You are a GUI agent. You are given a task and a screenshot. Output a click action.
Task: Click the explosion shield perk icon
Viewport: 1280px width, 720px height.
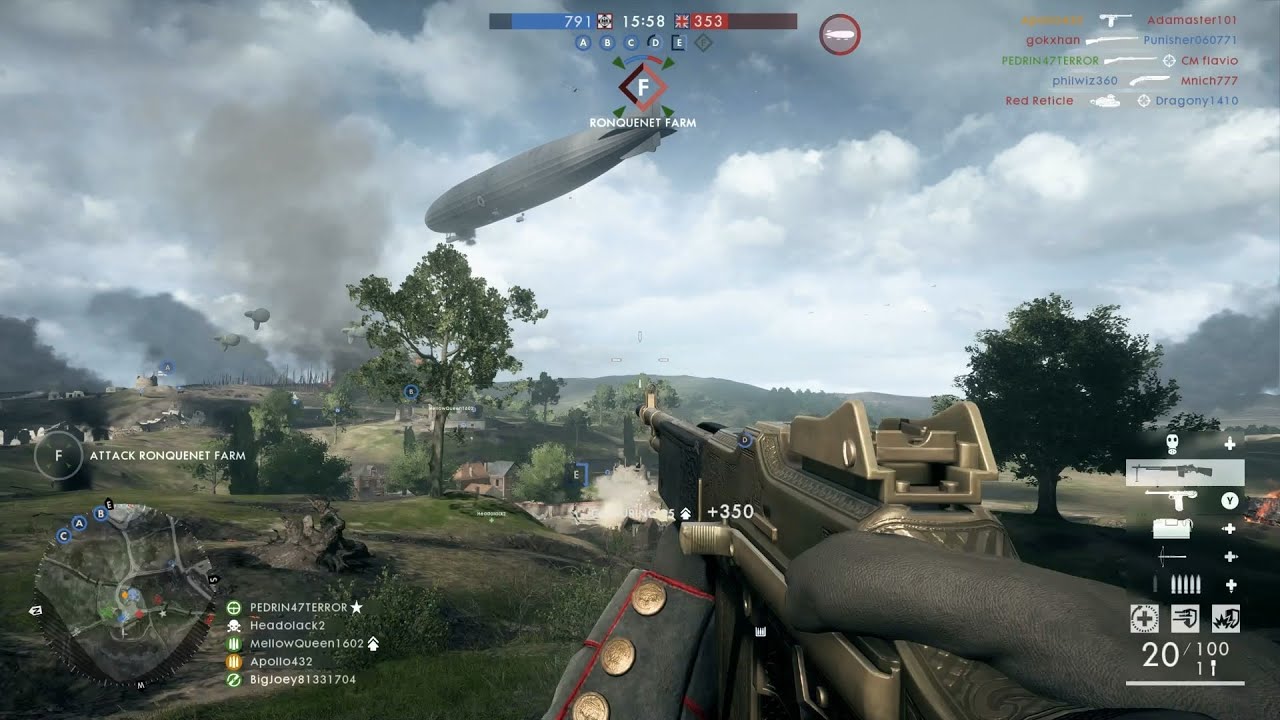click(1225, 618)
